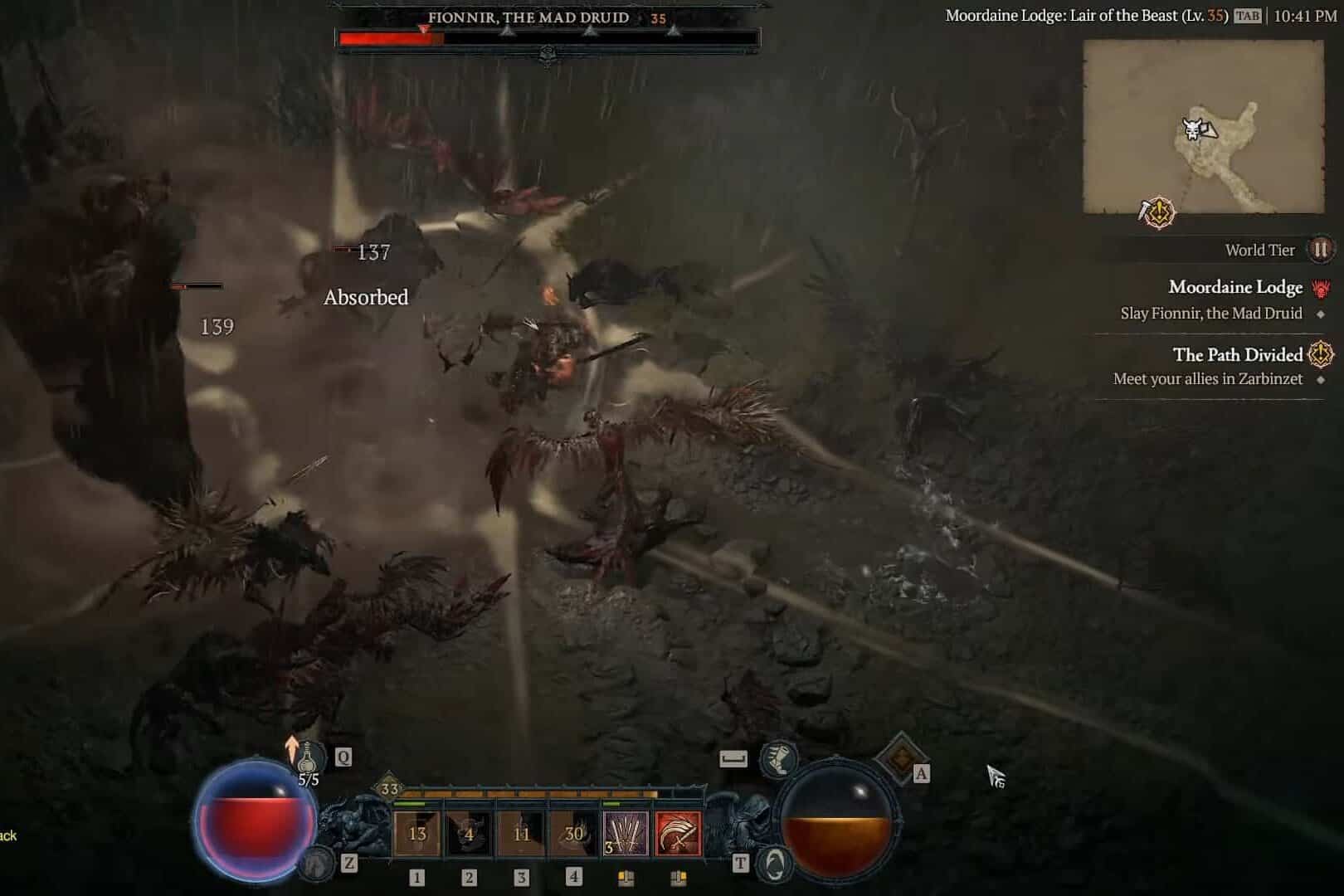The image size is (1344, 896).
Task: Toggle the World Tier pause emblem
Action: (1322, 250)
